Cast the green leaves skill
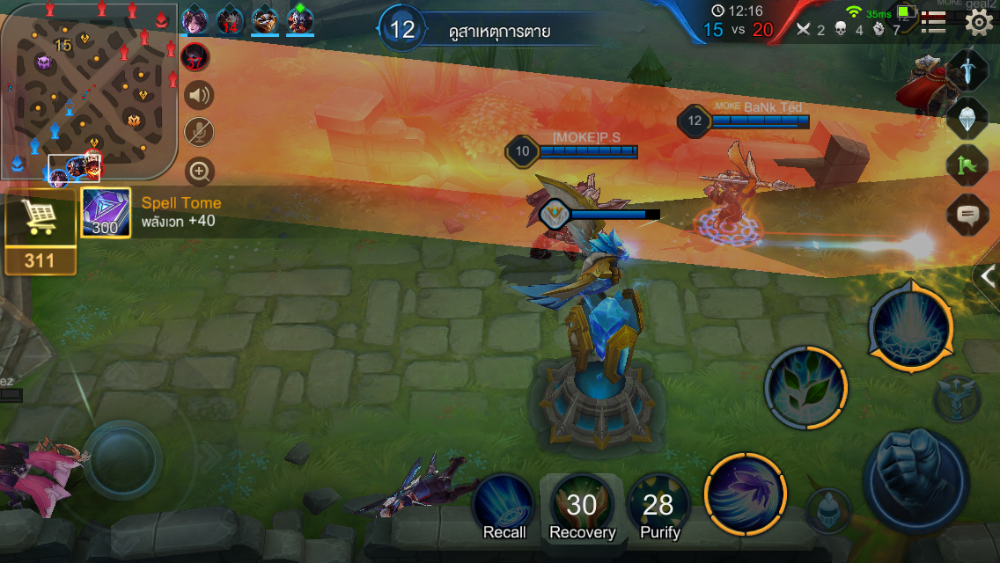 [806, 386]
